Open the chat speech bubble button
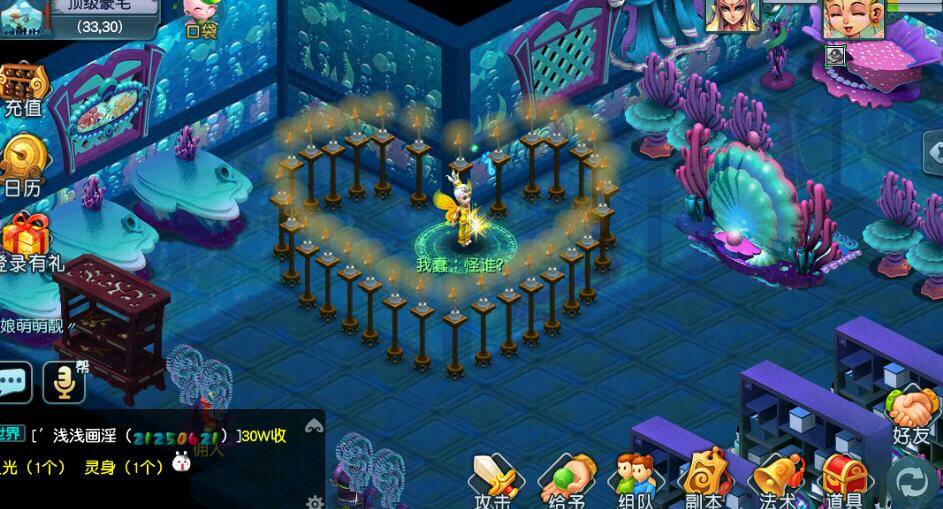 (x=15, y=382)
